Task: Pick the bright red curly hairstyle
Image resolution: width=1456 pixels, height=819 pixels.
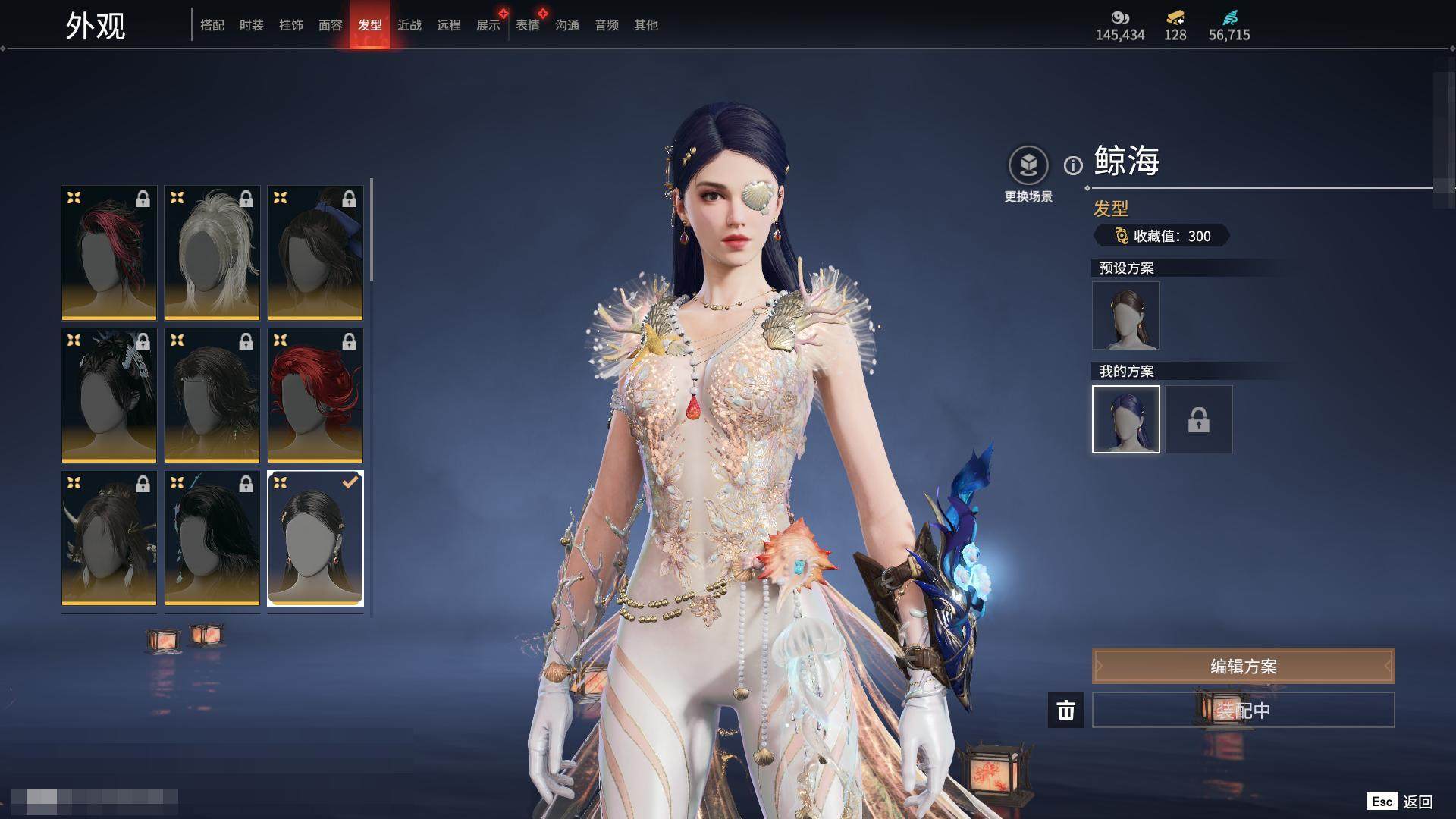Action: tap(315, 395)
